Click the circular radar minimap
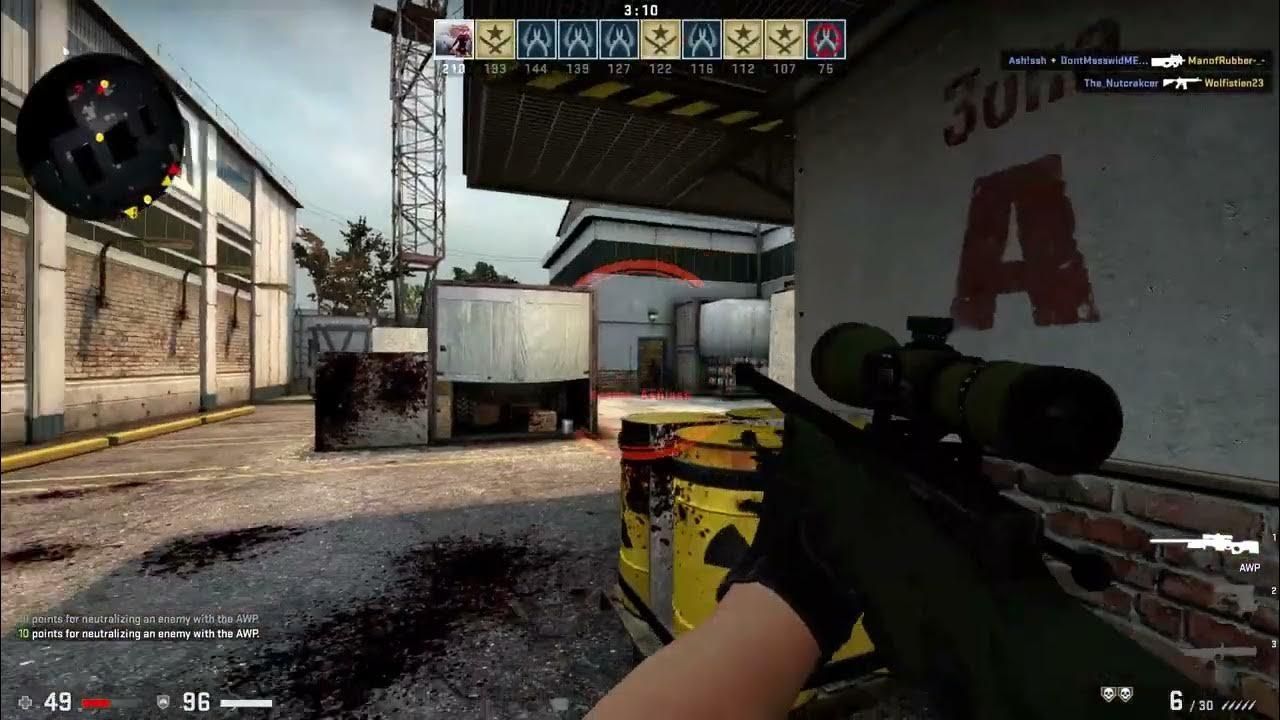This screenshot has height=720, width=1280. coord(100,137)
